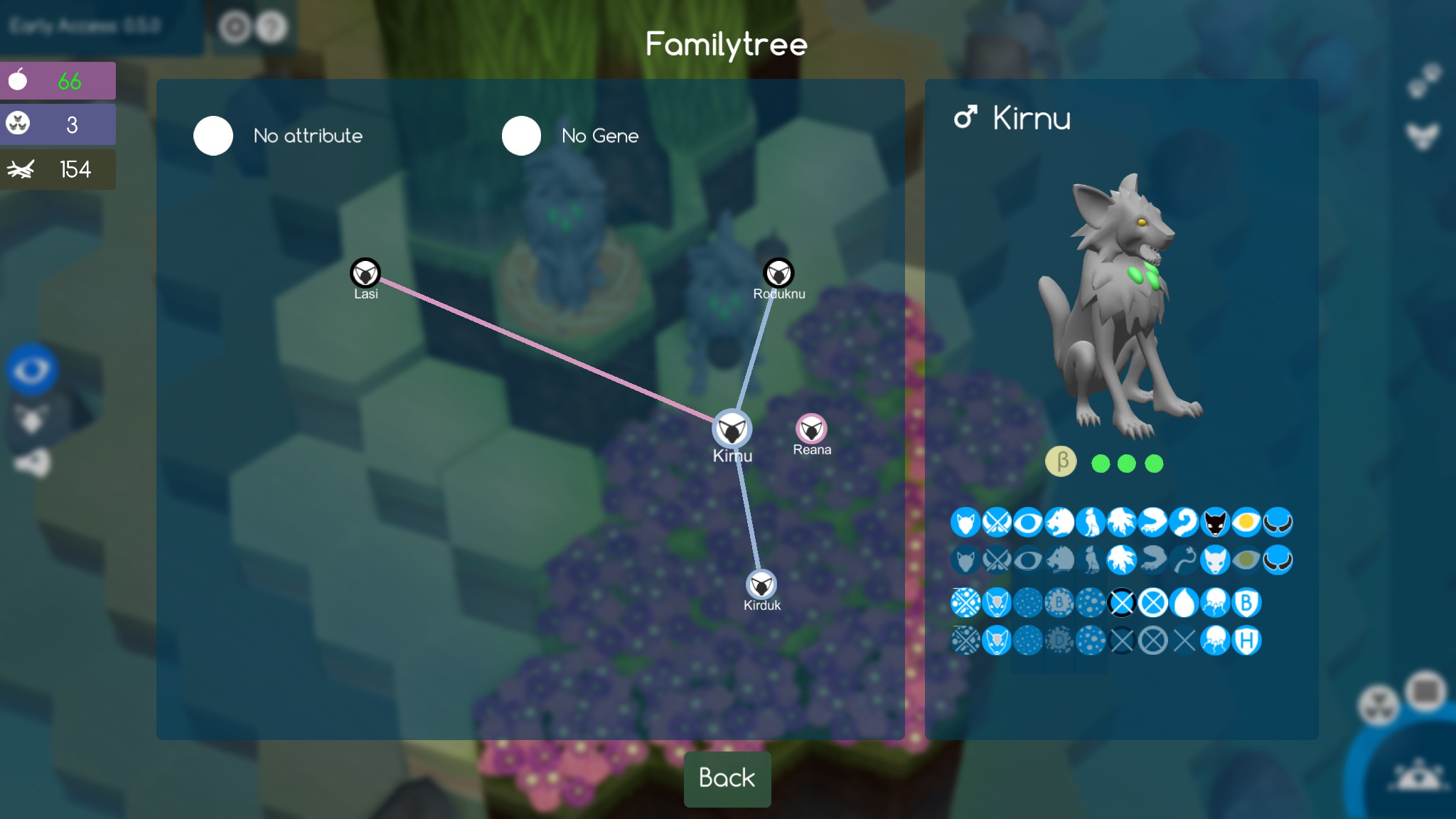
Task: Click the claws gene icon in the dominant row
Action: coord(1122,523)
